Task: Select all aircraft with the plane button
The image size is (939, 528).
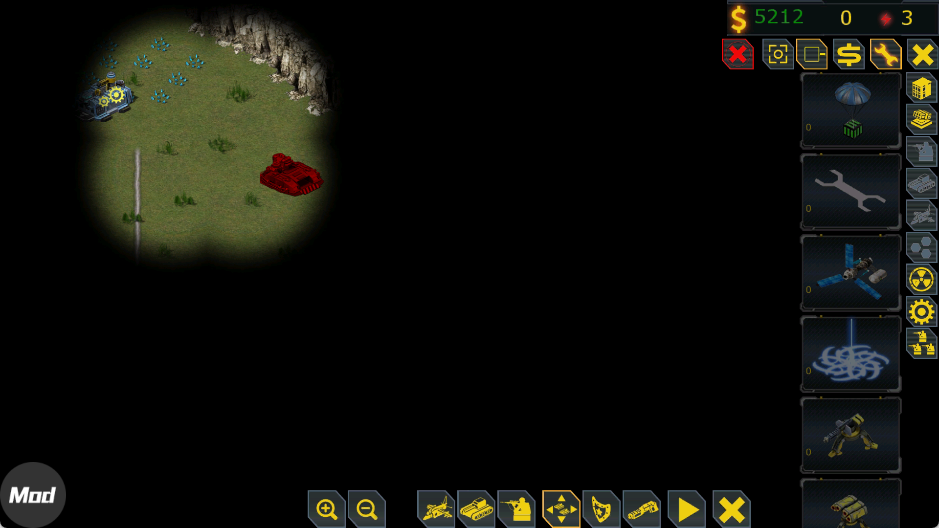Action: point(437,509)
